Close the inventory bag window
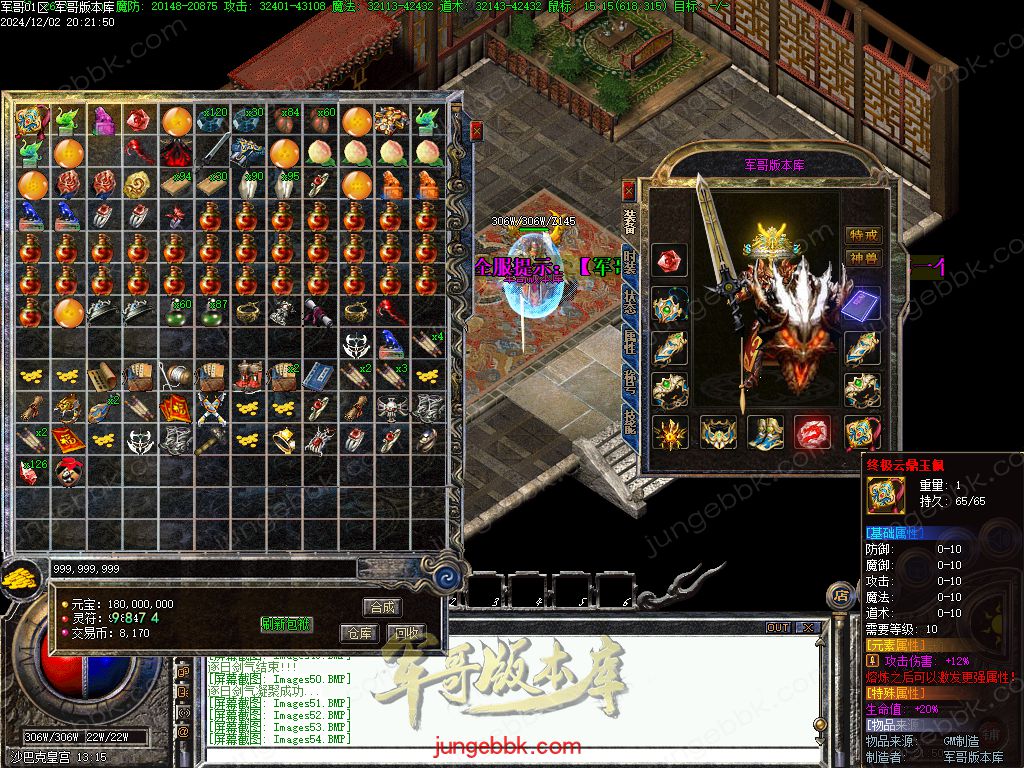The width and height of the screenshot is (1024, 768). 477,130
